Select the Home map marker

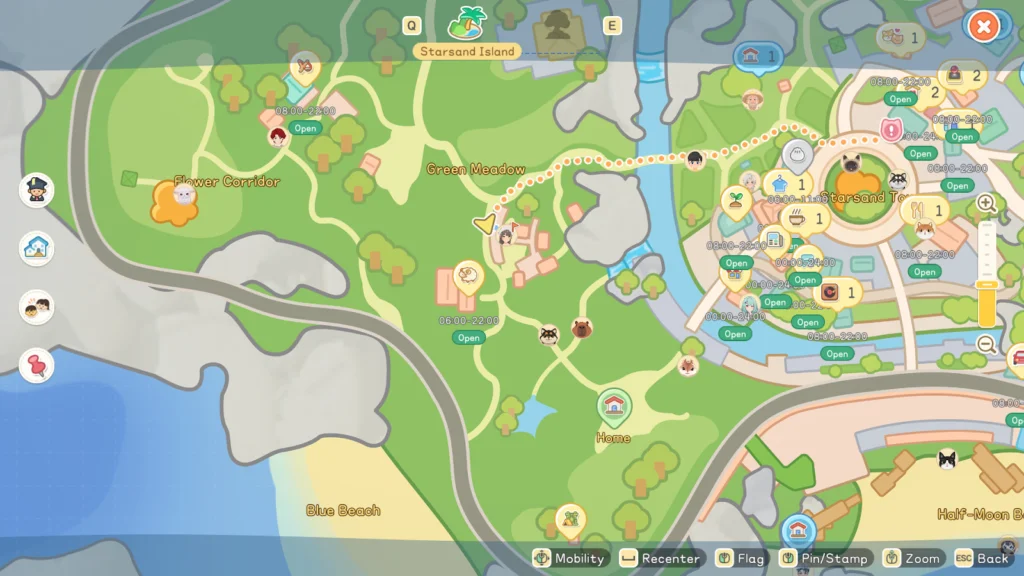pyautogui.click(x=613, y=407)
